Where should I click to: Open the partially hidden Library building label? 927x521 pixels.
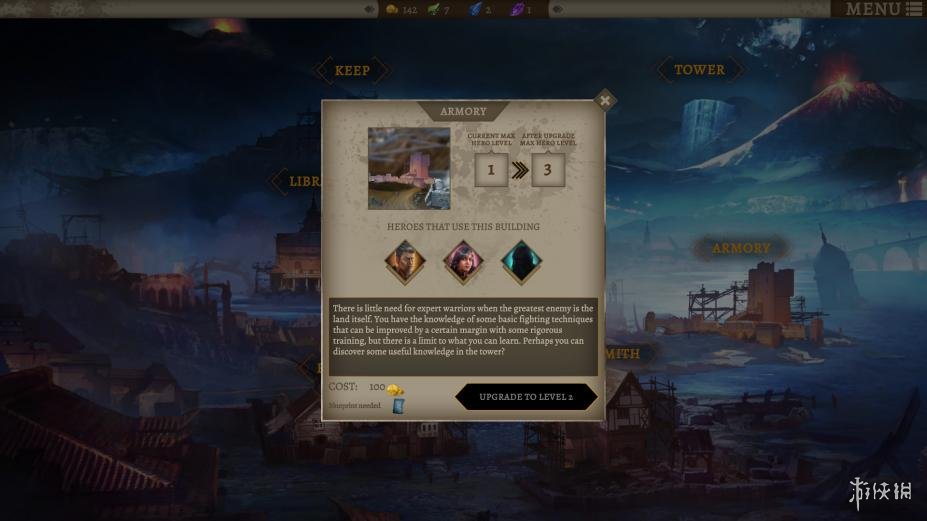coord(300,182)
